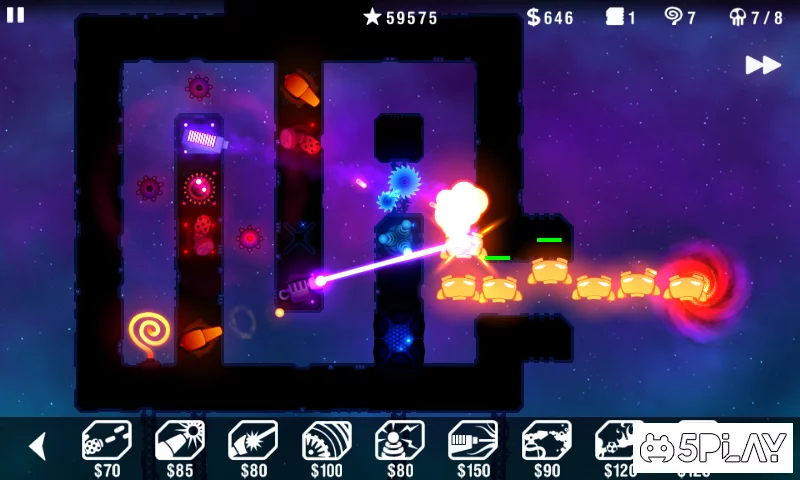
Task: Pause the game
Action: click(x=16, y=15)
